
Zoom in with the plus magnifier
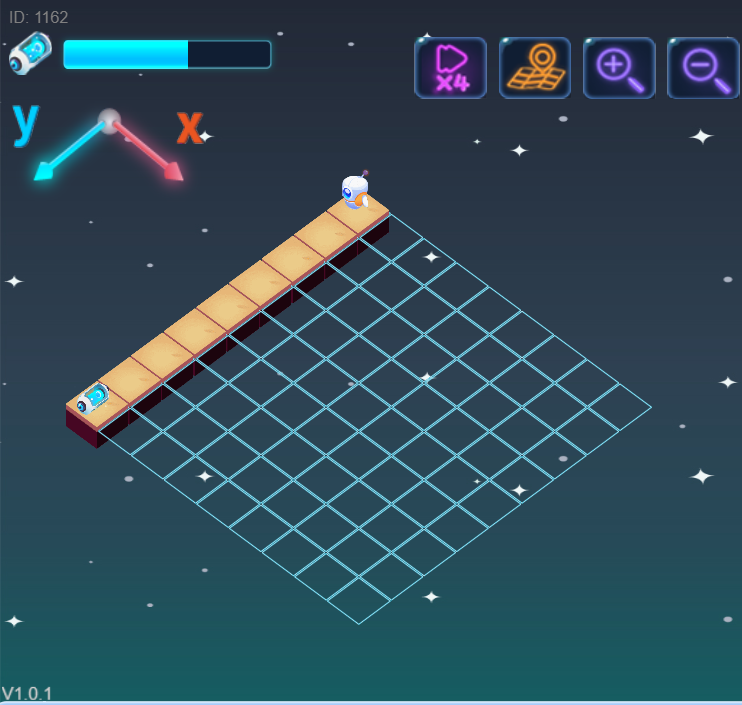[x=619, y=68]
